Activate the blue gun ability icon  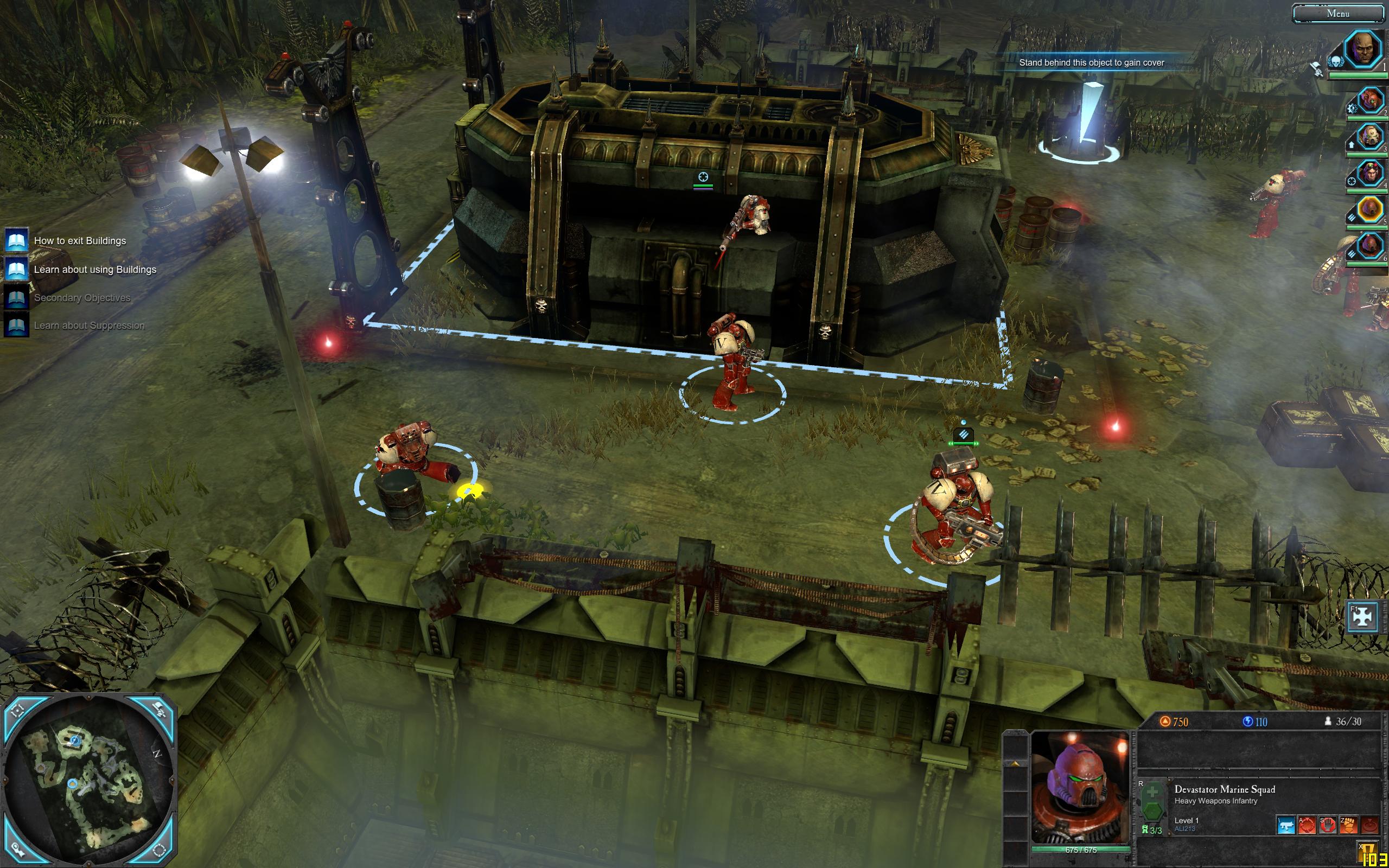coord(1286,825)
